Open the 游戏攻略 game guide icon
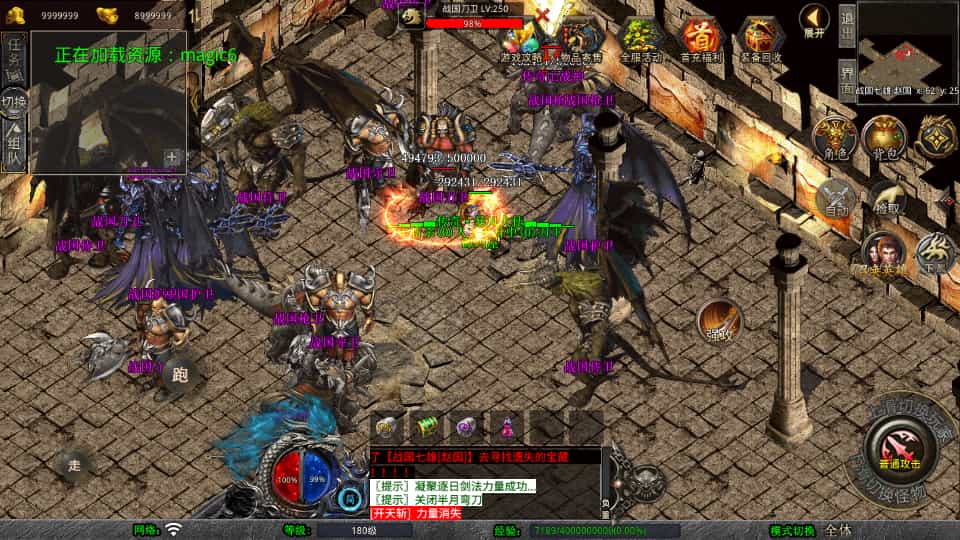Viewport: 960px width, 540px height. 522,40
